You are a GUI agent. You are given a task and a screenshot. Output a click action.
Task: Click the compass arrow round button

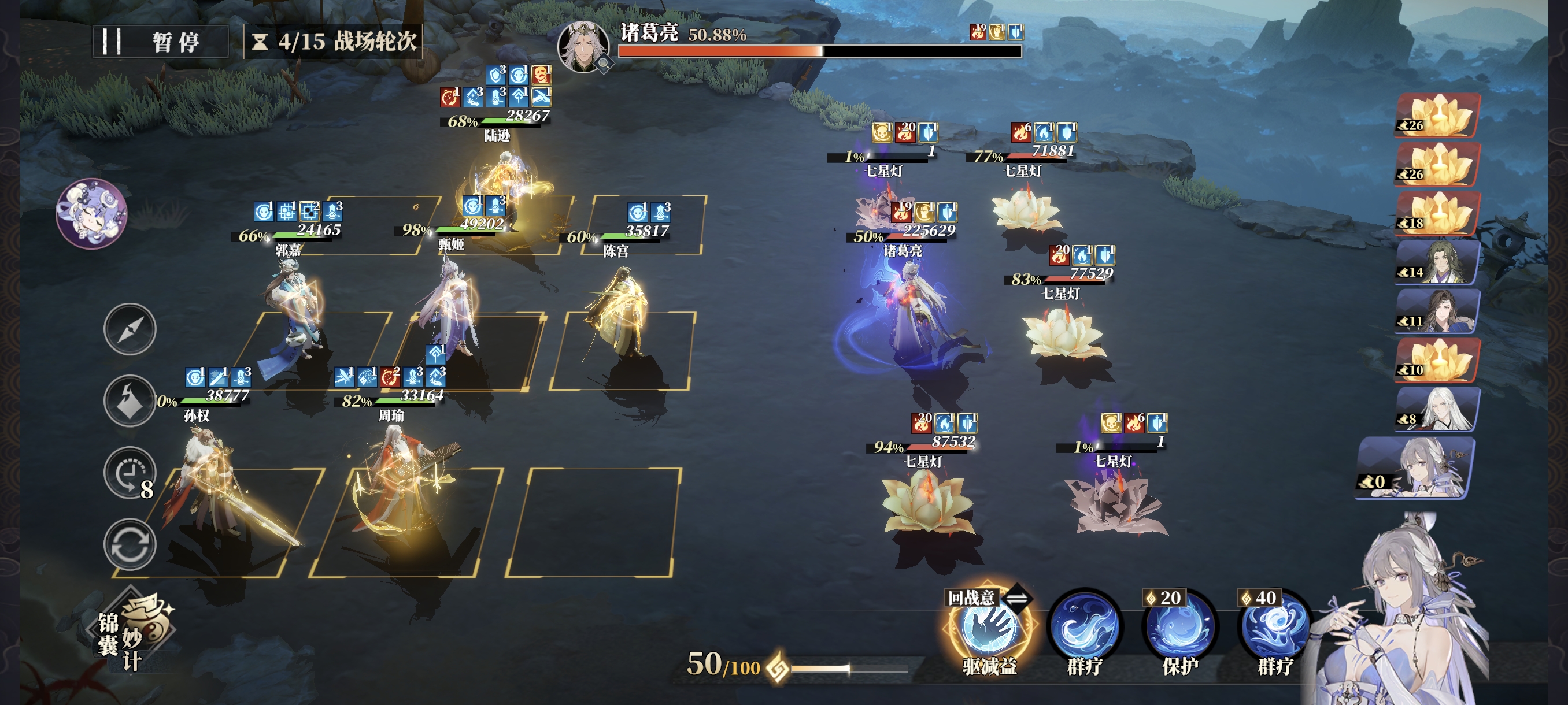[x=130, y=329]
